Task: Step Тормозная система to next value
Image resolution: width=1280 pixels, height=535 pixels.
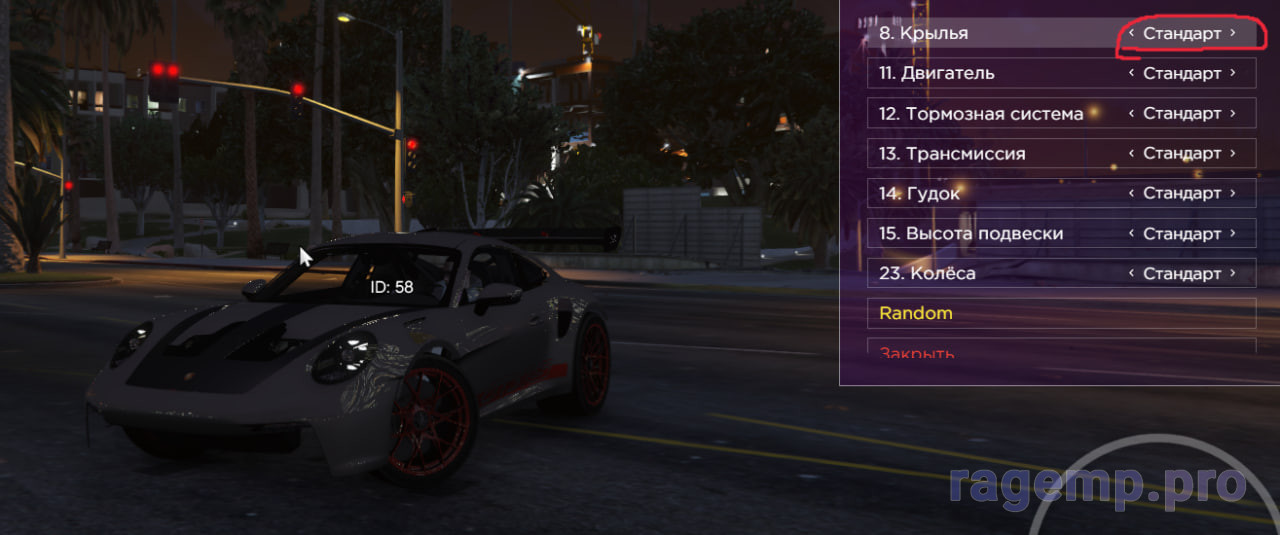Action: (x=1233, y=113)
